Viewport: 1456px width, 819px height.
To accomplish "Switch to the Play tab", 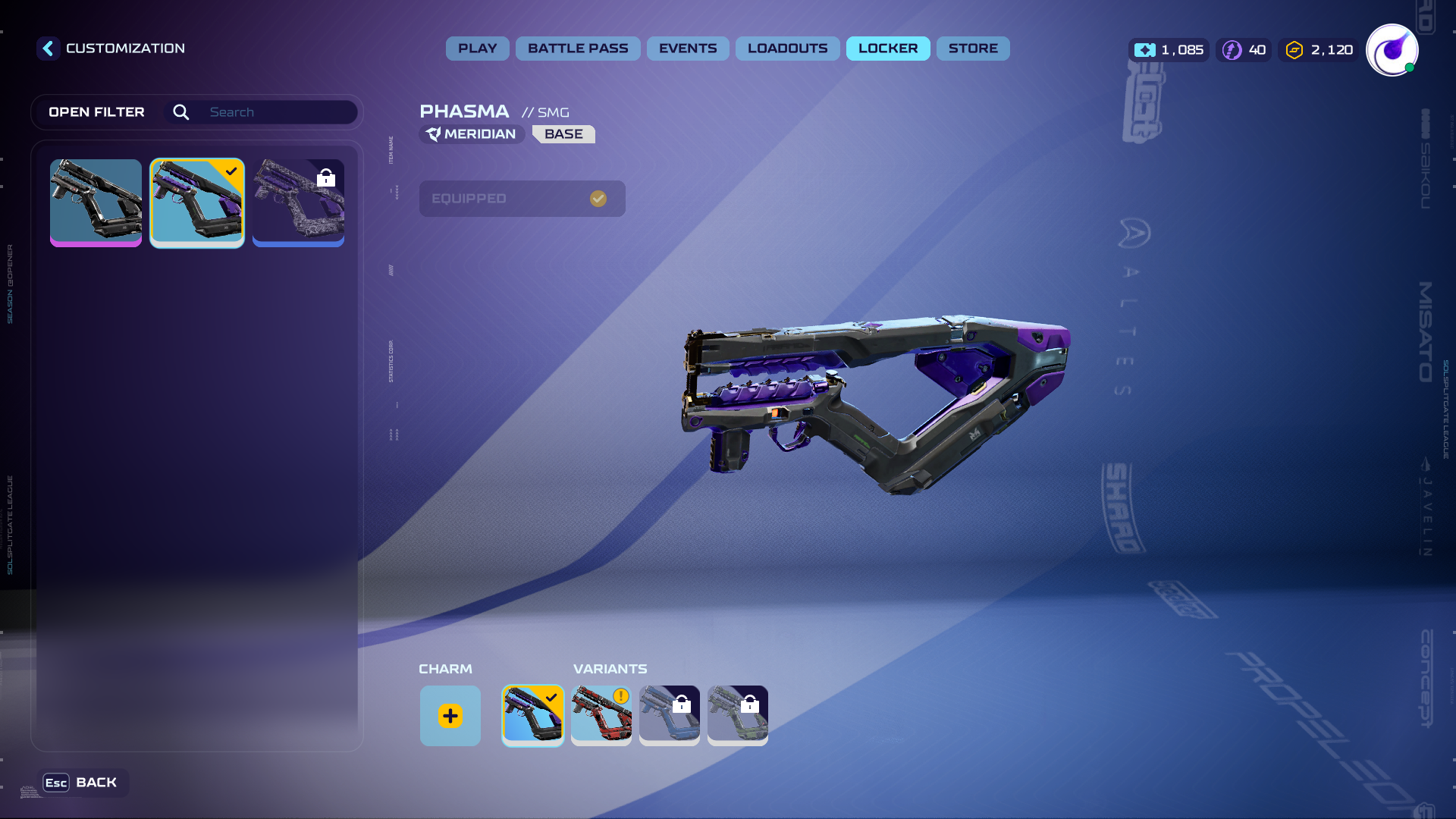I will click(477, 49).
